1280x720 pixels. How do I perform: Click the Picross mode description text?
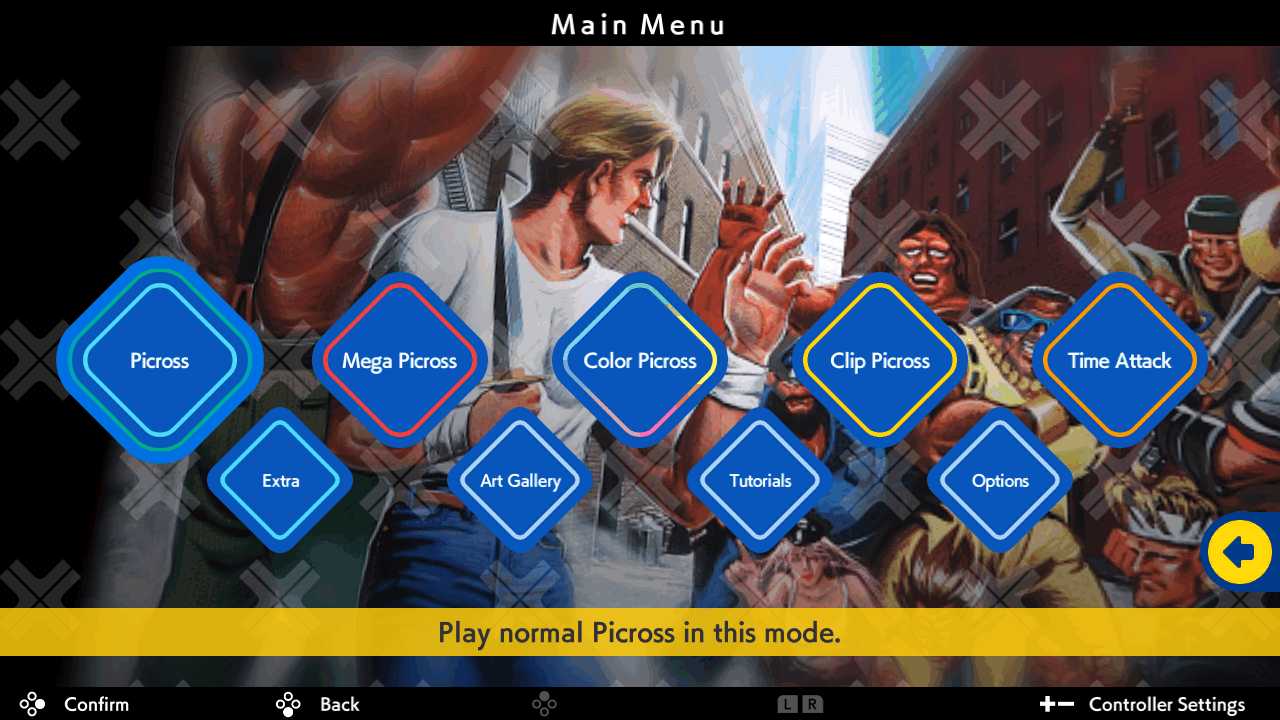[640, 633]
